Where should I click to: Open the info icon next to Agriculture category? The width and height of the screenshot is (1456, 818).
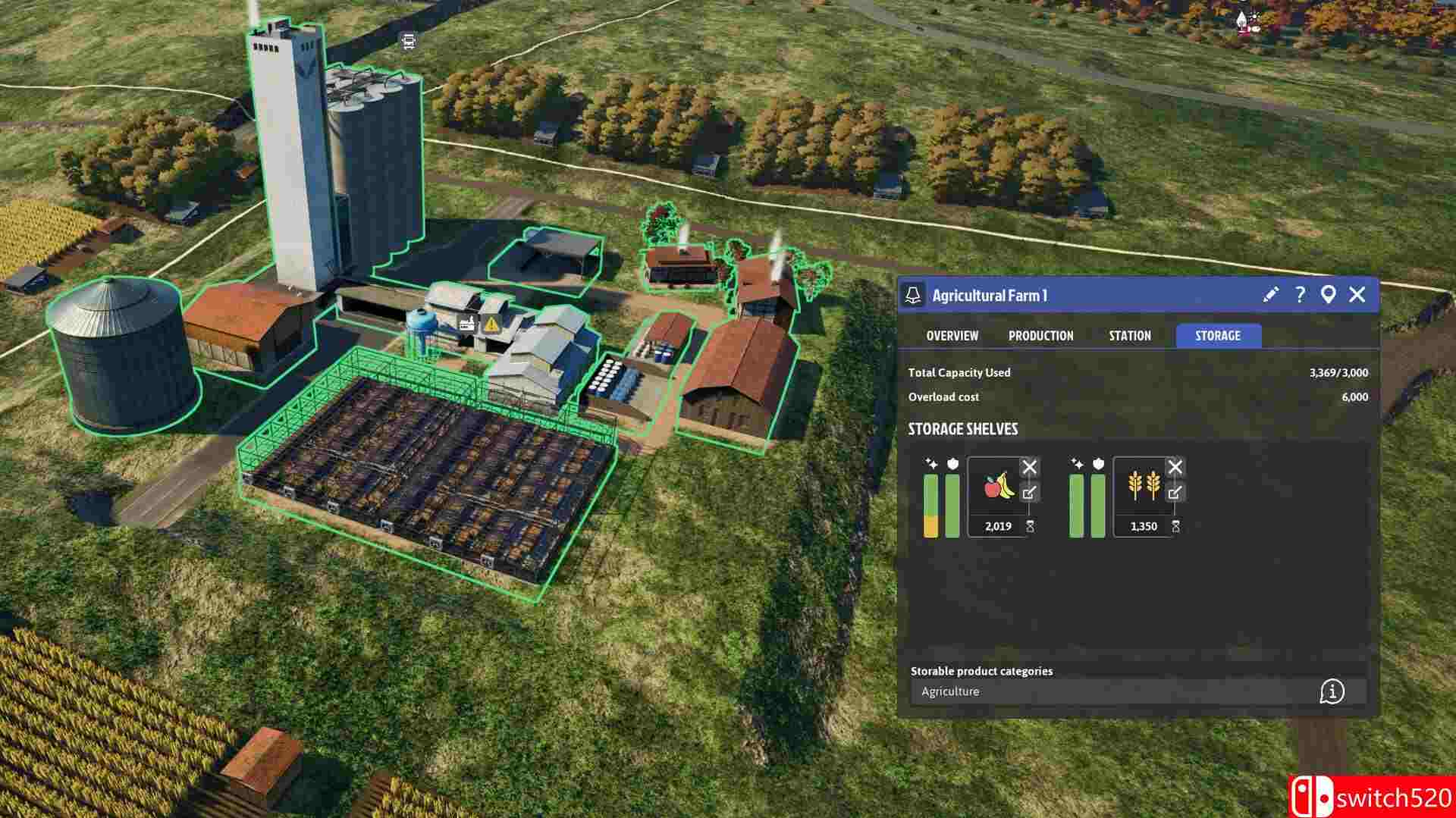[x=1333, y=691]
